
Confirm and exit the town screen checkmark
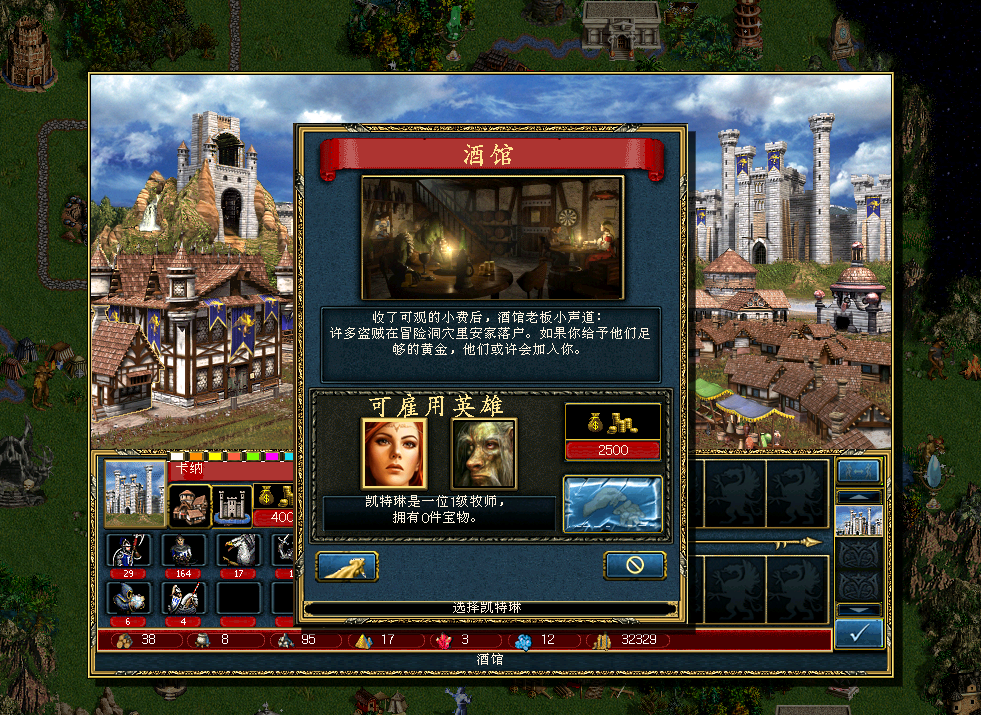coord(858,633)
